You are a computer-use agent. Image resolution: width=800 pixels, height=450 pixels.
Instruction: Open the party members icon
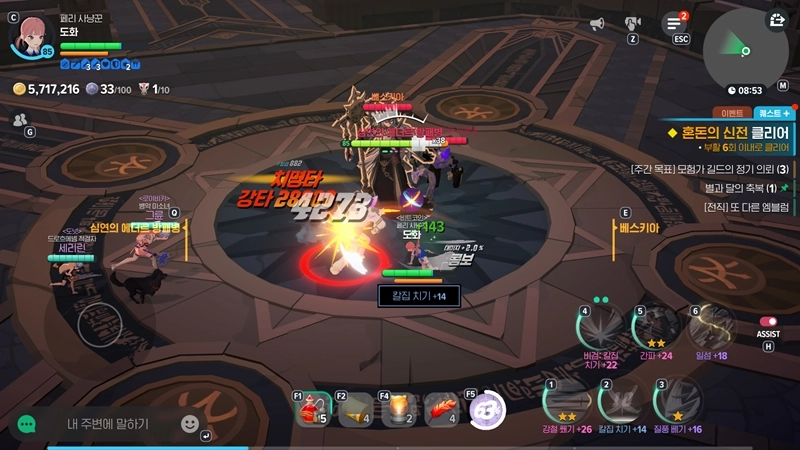pos(20,120)
